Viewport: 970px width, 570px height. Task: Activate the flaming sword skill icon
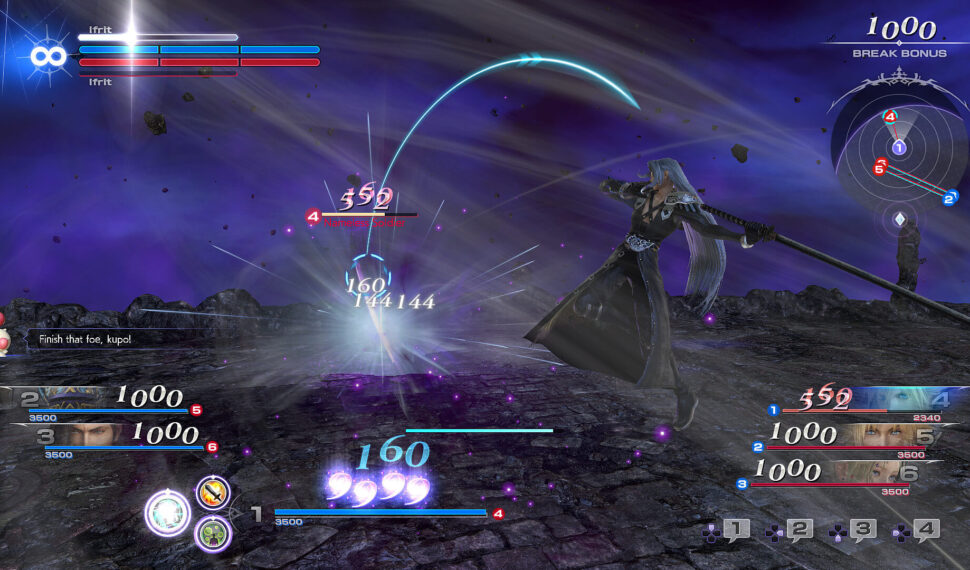click(213, 492)
